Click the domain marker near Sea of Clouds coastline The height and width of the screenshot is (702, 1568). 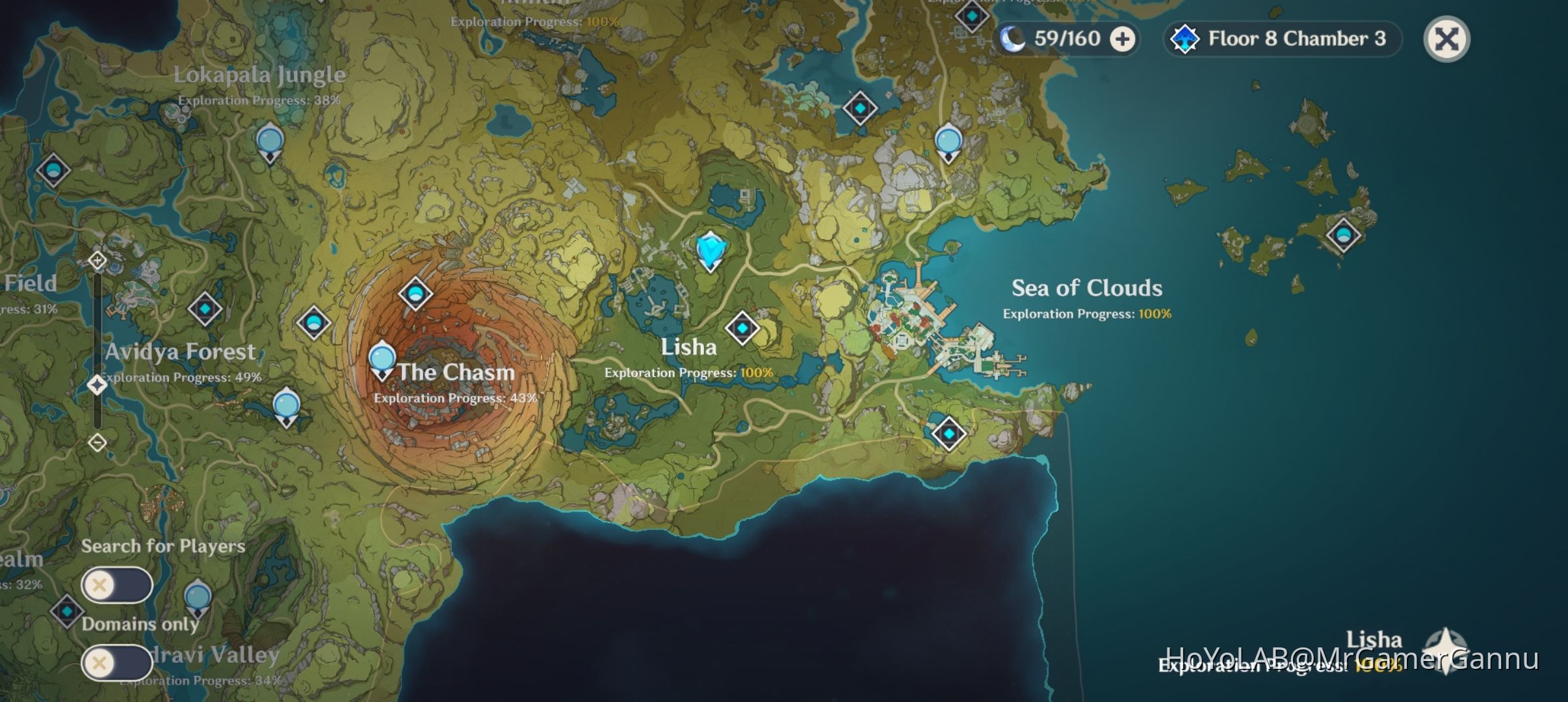859,107
